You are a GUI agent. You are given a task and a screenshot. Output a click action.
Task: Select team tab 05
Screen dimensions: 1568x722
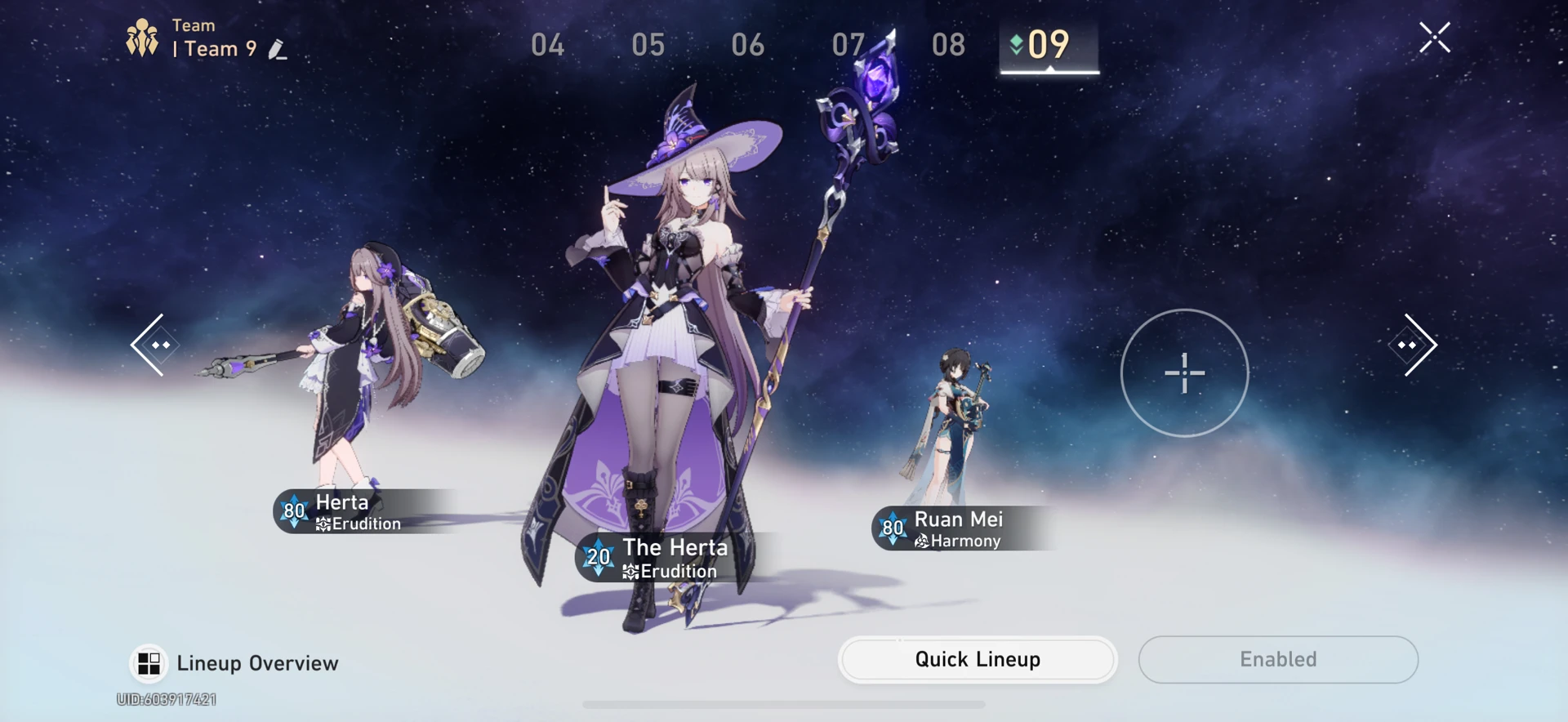click(x=648, y=46)
